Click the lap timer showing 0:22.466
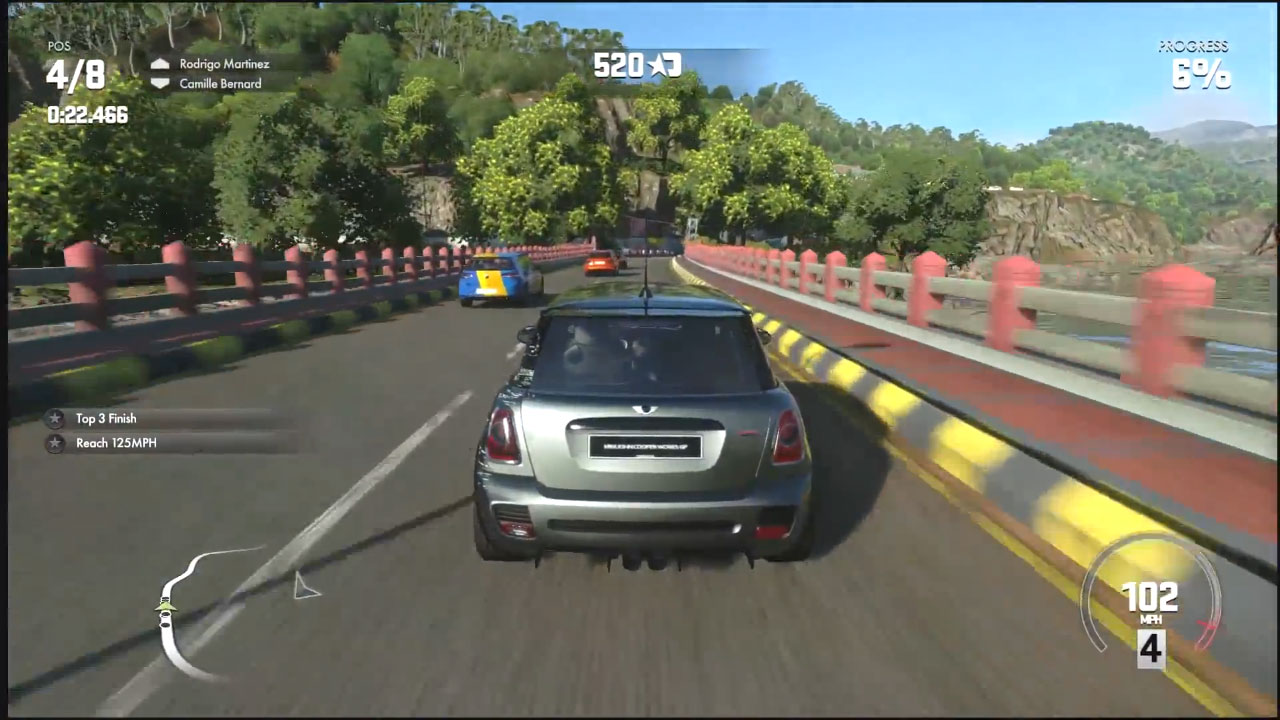The height and width of the screenshot is (720, 1280). (86, 115)
